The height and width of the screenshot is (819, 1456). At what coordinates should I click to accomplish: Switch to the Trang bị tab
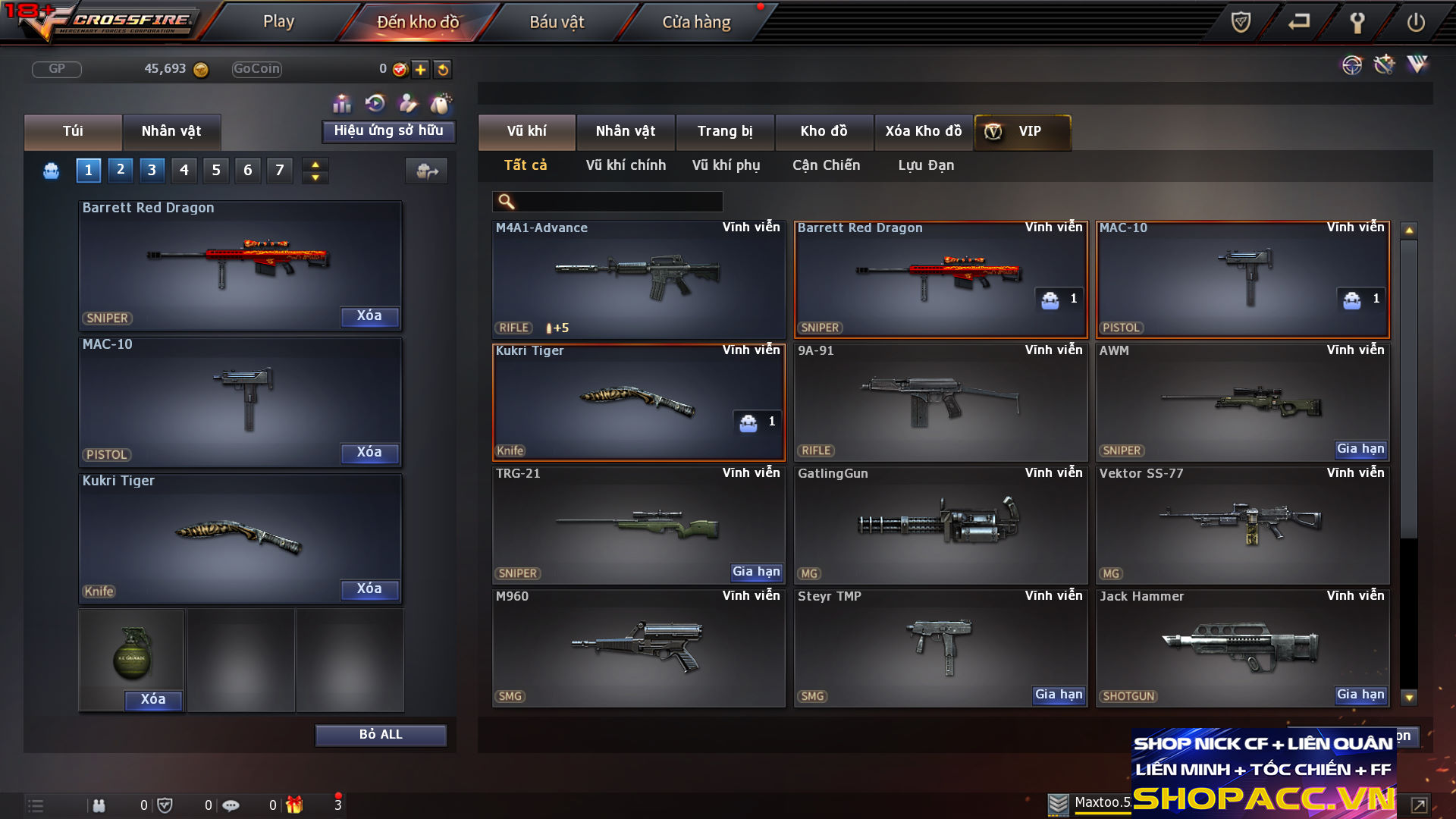tap(725, 131)
